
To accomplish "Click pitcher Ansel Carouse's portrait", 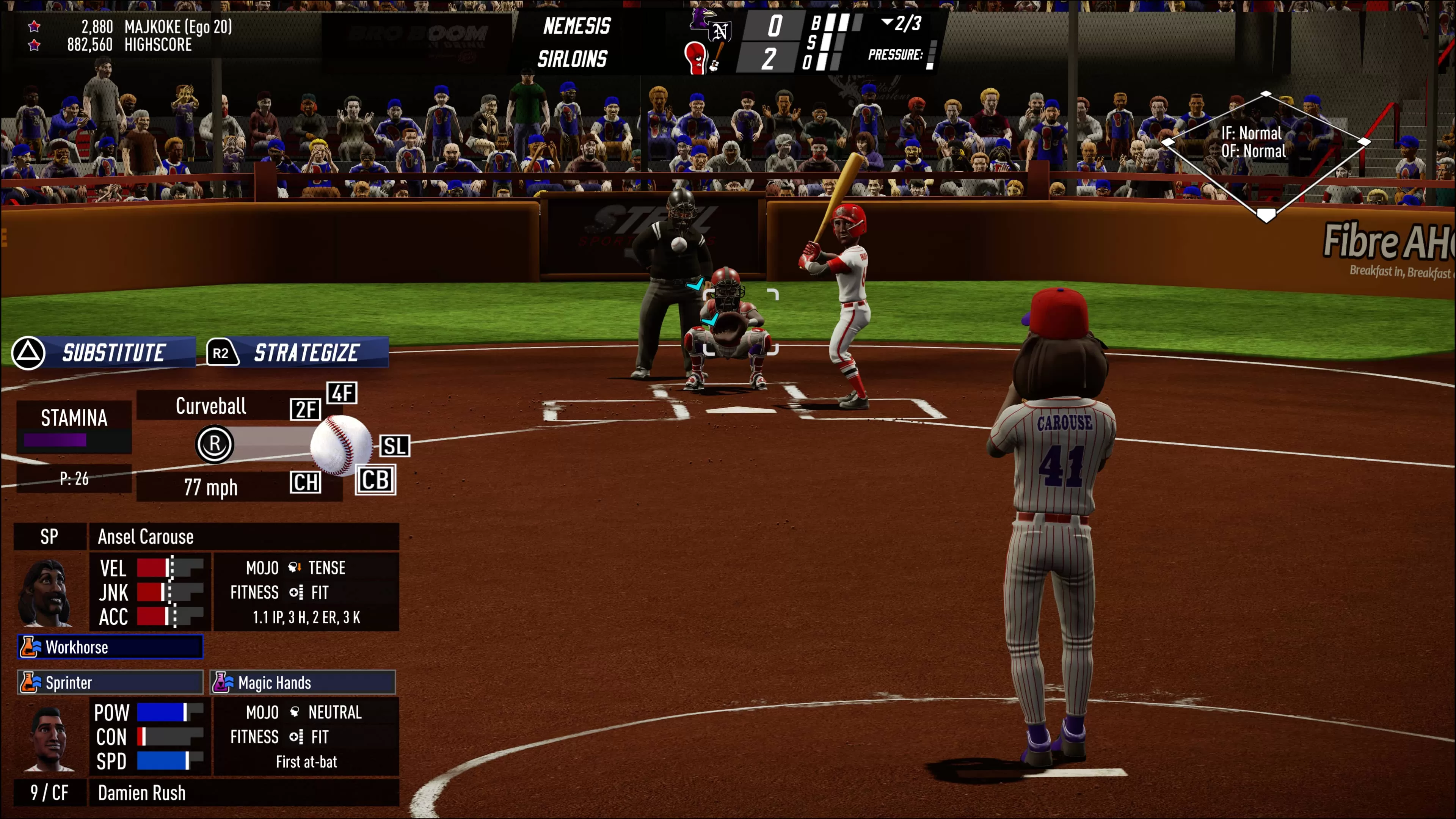I will [x=45, y=592].
